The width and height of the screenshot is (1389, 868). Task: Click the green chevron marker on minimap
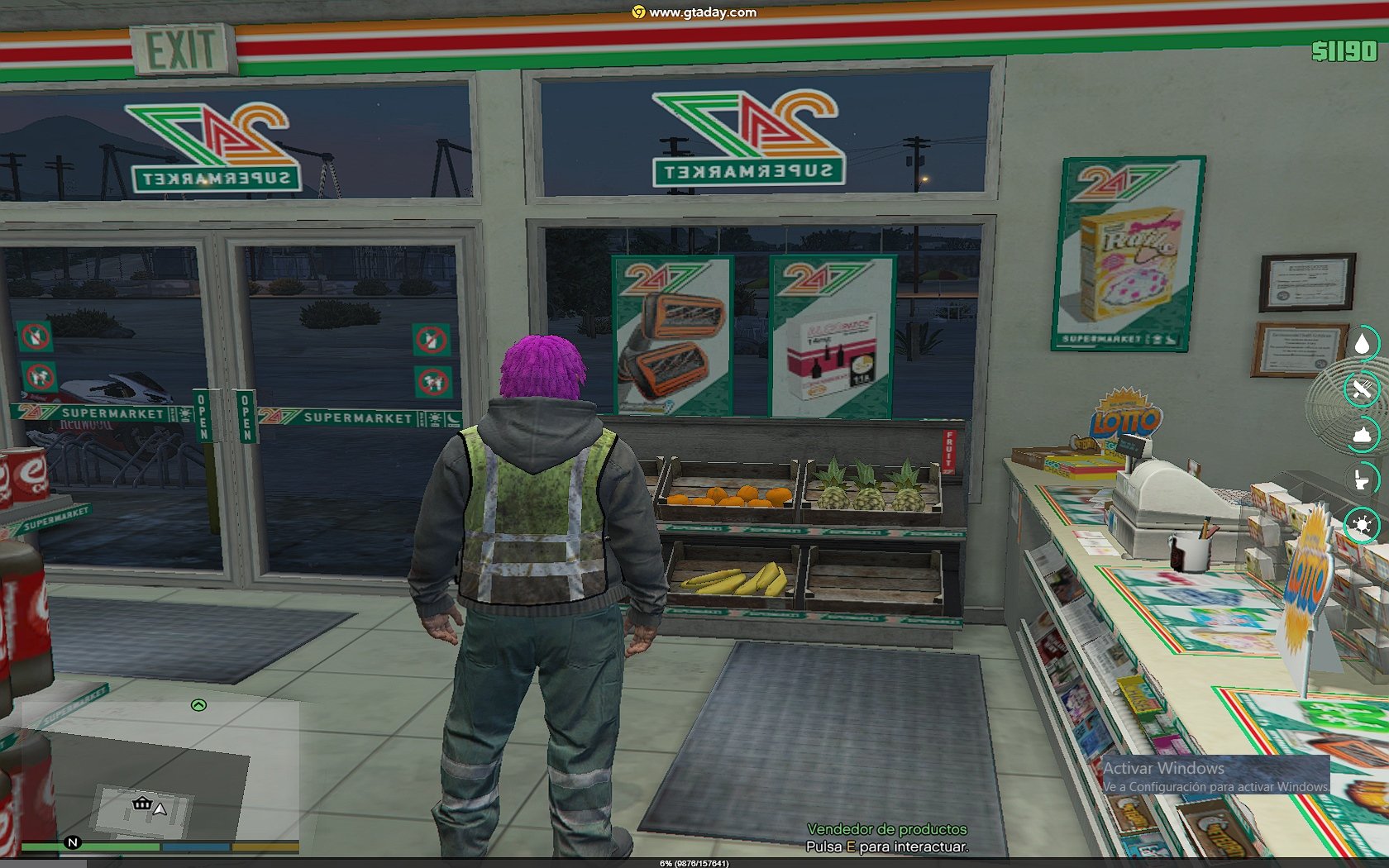point(198,705)
